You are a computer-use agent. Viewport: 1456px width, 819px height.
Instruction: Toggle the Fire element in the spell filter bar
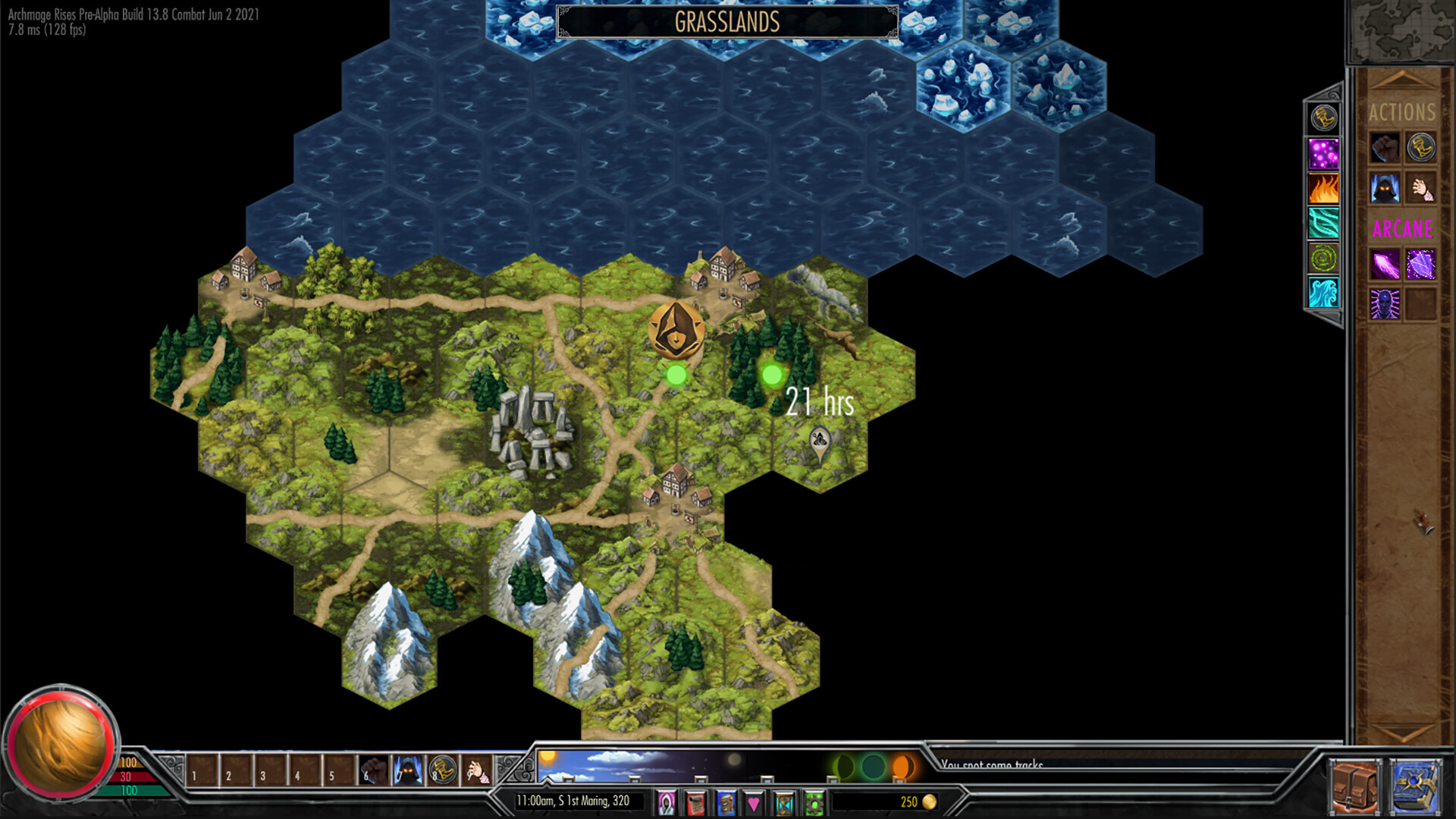[x=1323, y=188]
